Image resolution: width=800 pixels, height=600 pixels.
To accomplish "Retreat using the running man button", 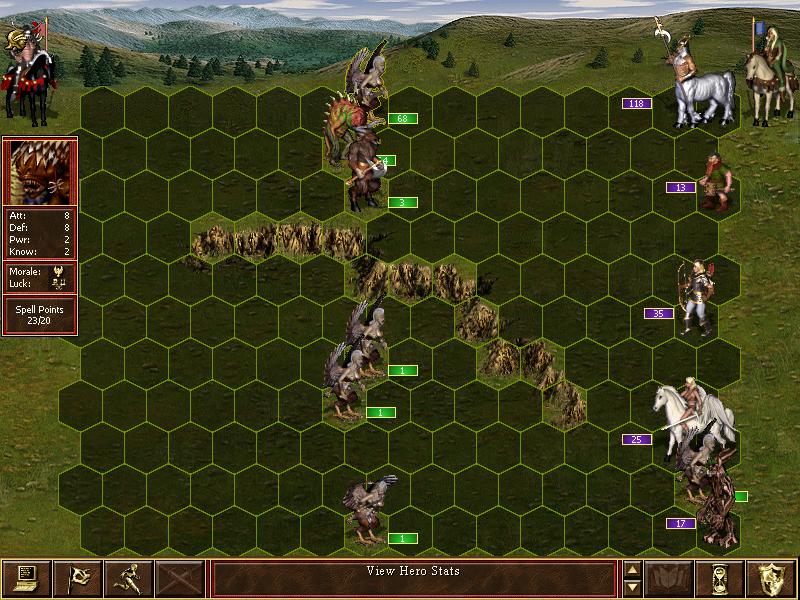I will tap(128, 577).
